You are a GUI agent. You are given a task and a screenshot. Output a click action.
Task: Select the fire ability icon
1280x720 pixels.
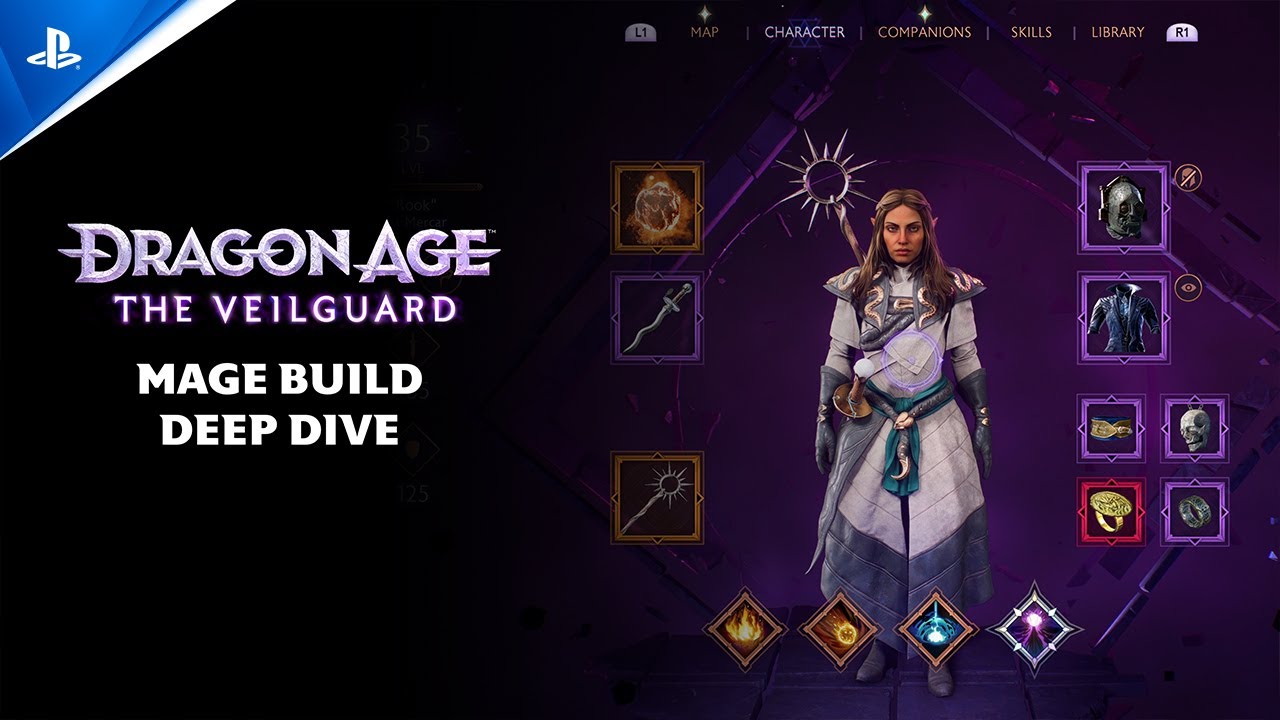[x=745, y=631]
